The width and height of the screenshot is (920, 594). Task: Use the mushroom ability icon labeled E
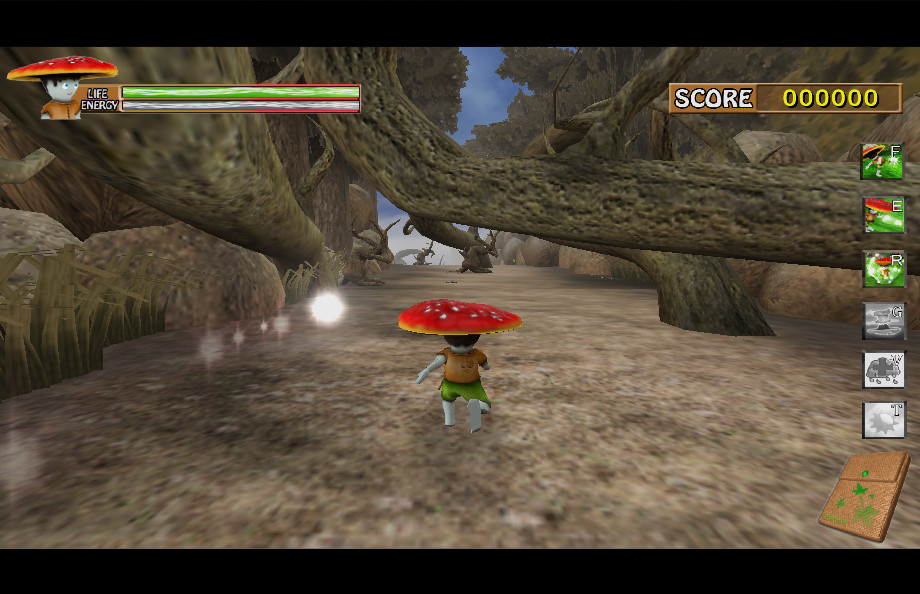[x=883, y=215]
